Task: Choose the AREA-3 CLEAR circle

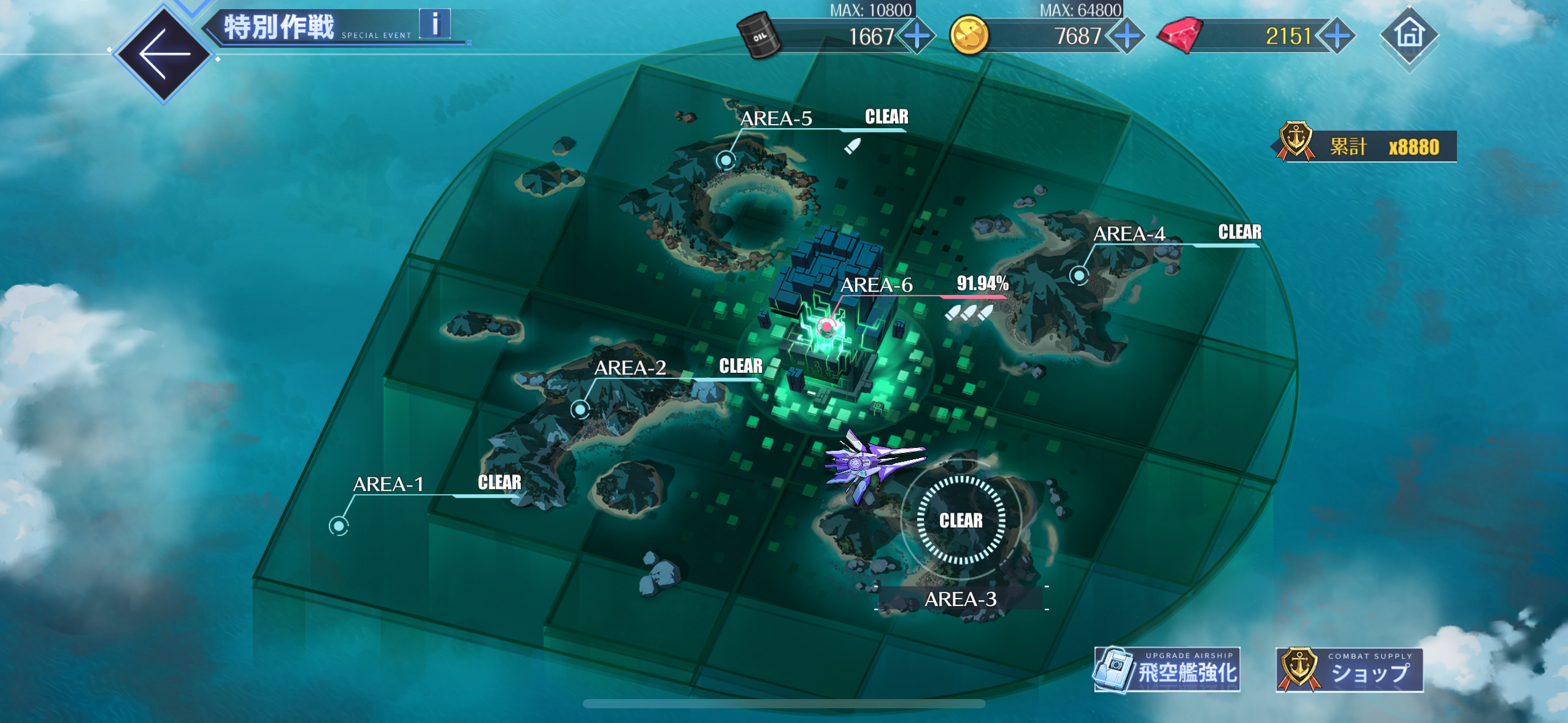Action: click(961, 520)
